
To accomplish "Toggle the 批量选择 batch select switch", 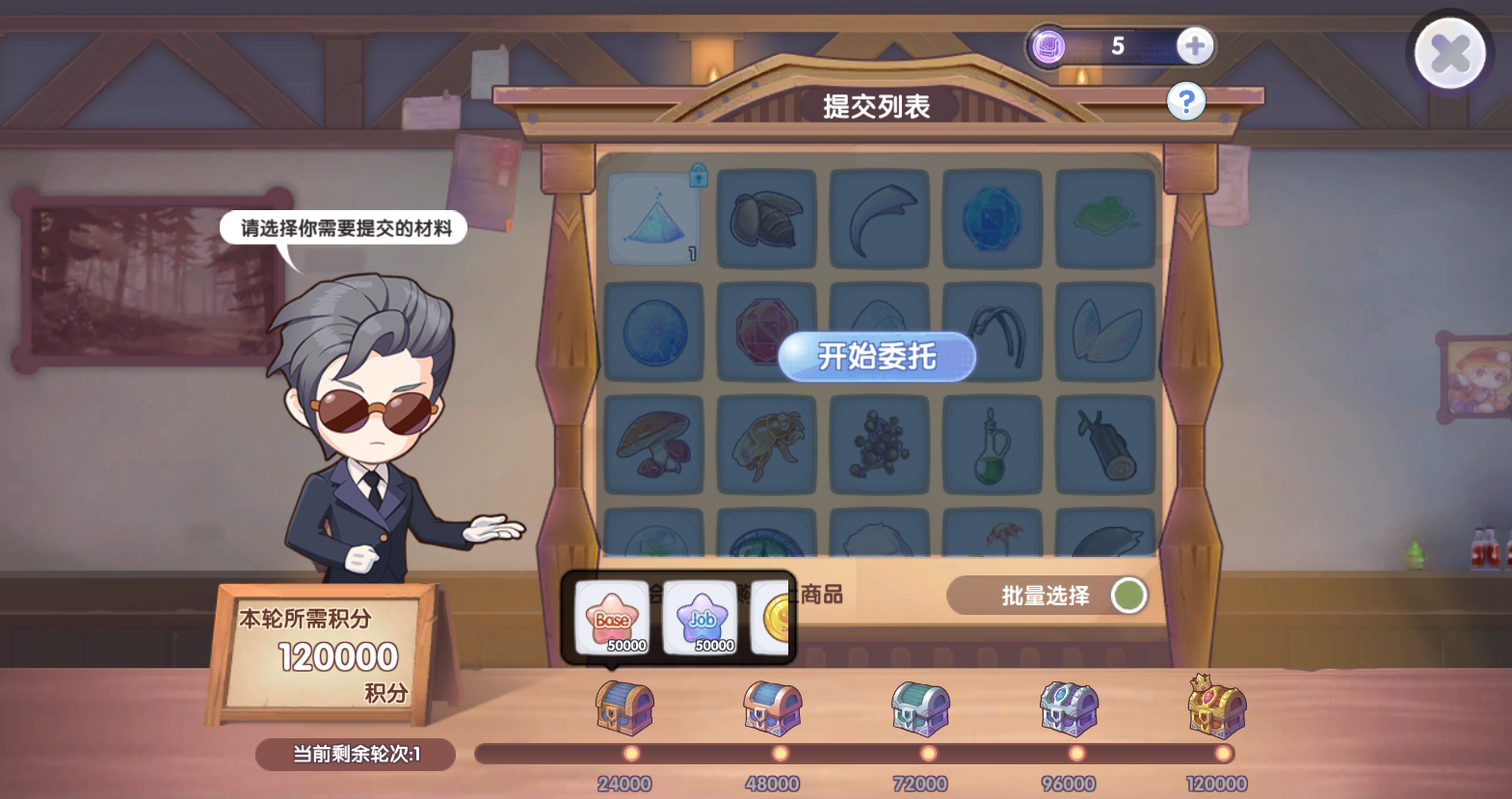I will (x=1127, y=596).
